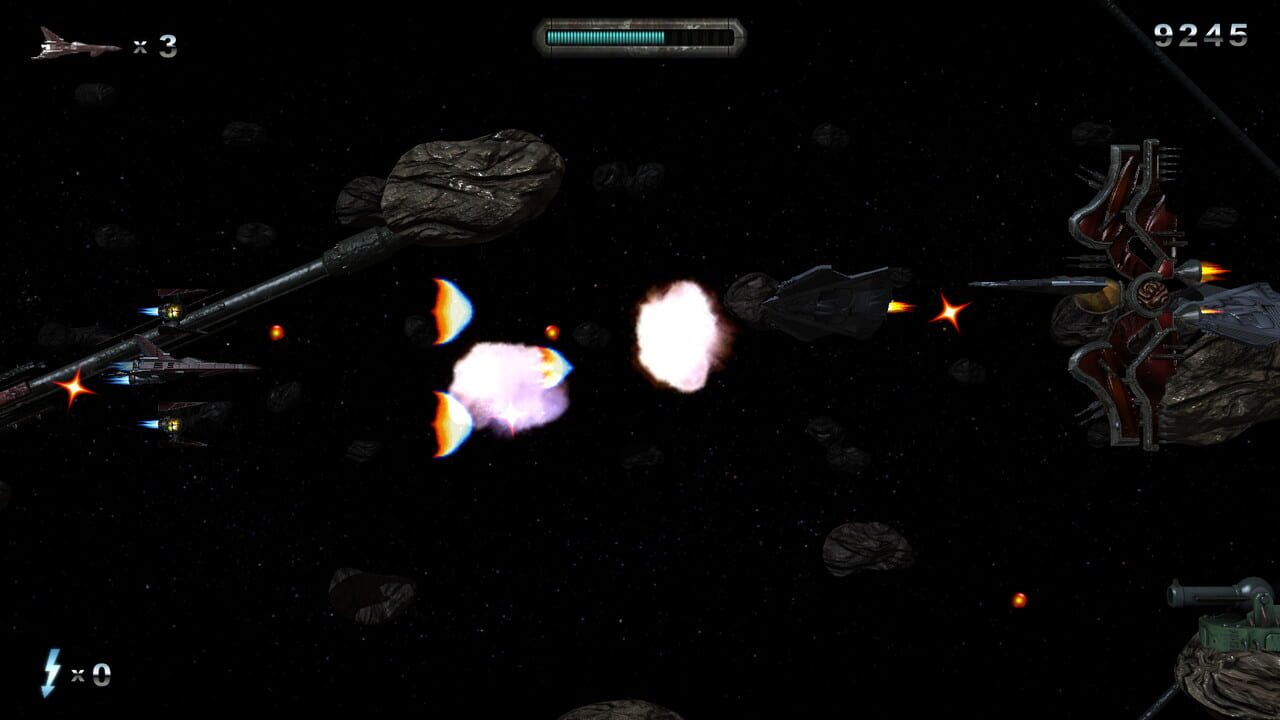
Task: Click the lightning bolt bomb icon
Action: point(49,672)
